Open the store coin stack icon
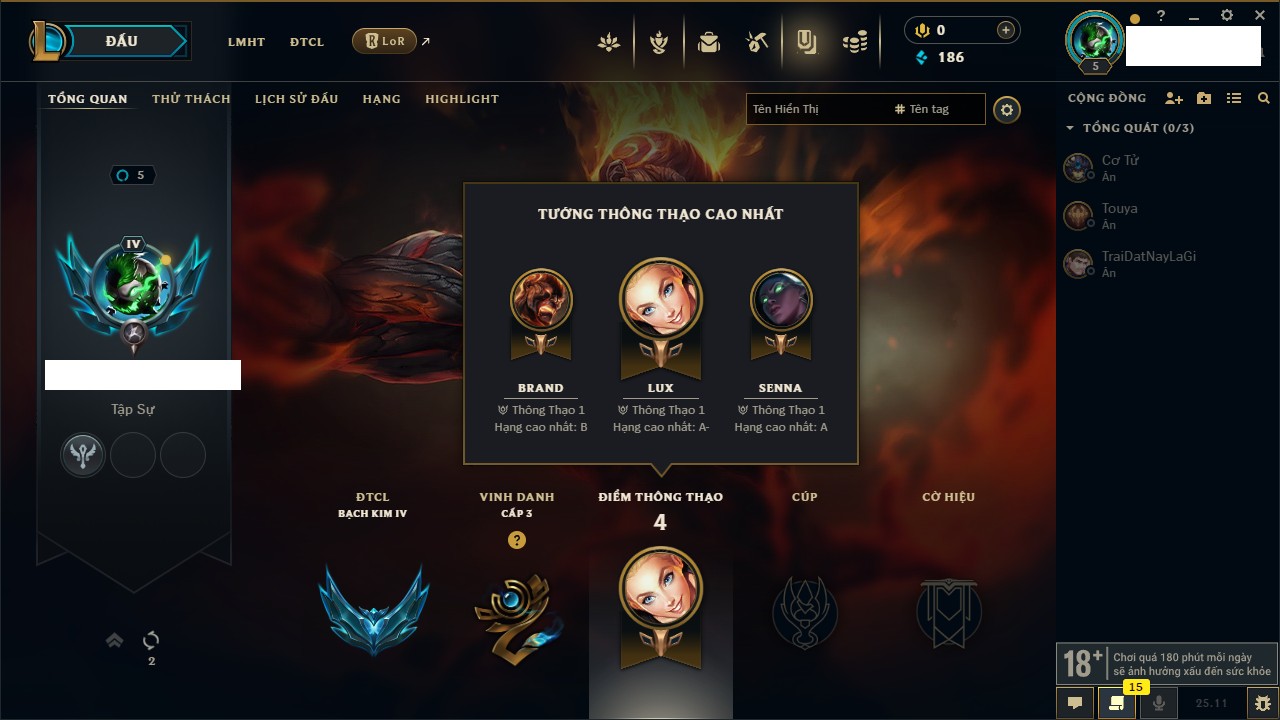 [854, 42]
